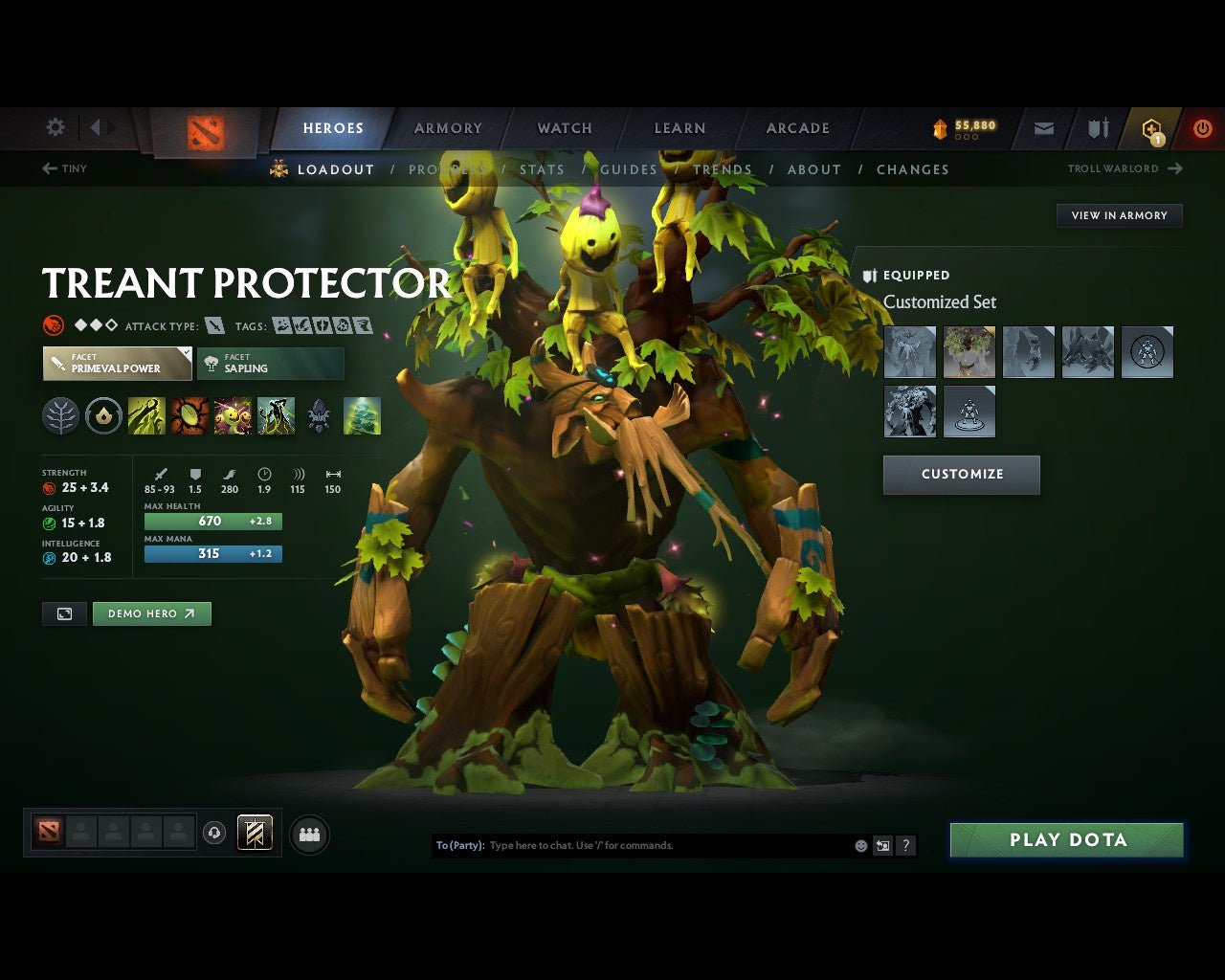Viewport: 1225px width, 980px height.
Task: Click the innate ability leaf icon
Action: [60, 415]
